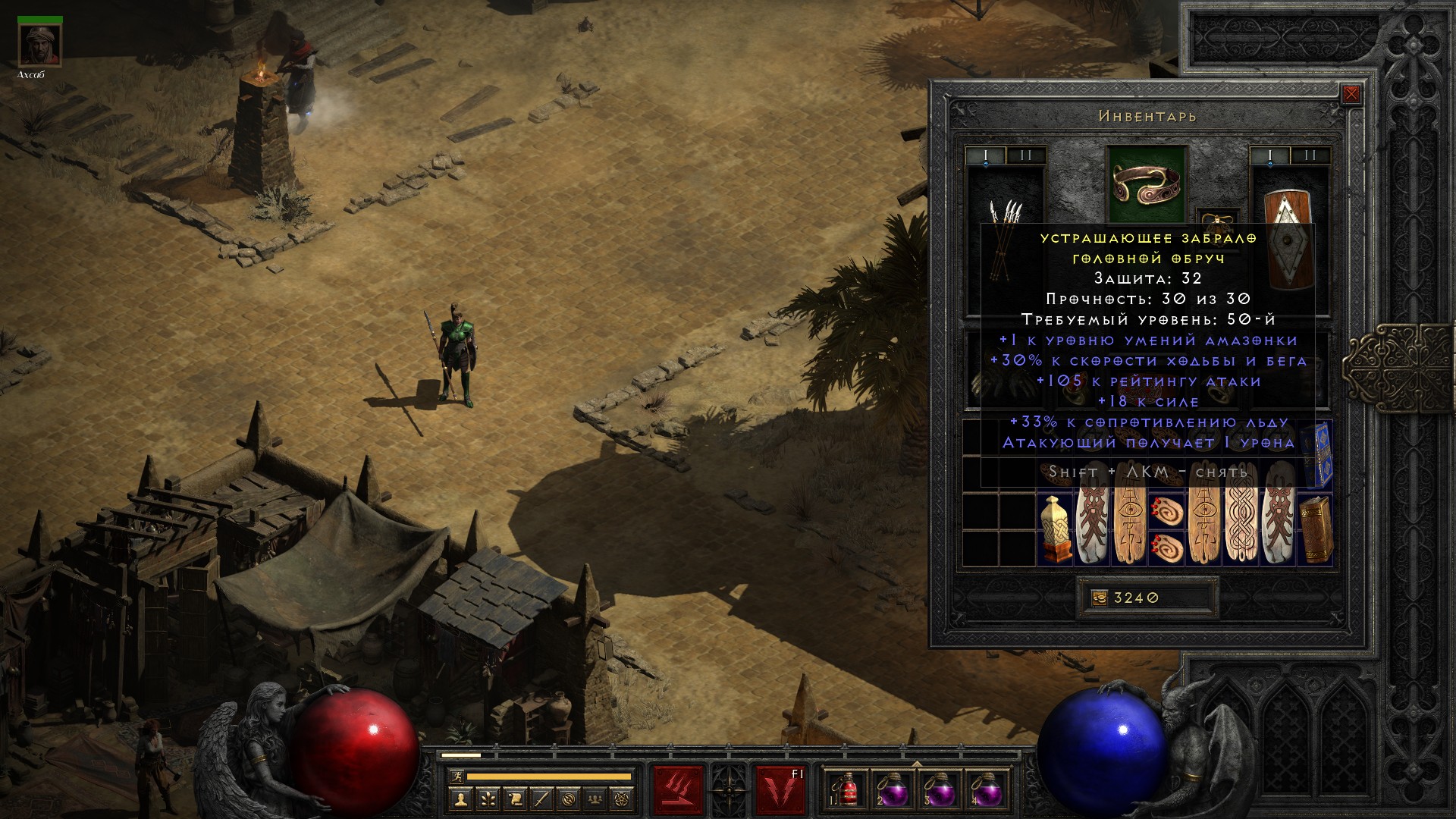Toggle the run/walk button
This screenshot has width=1456, height=819.
pos(456,777)
